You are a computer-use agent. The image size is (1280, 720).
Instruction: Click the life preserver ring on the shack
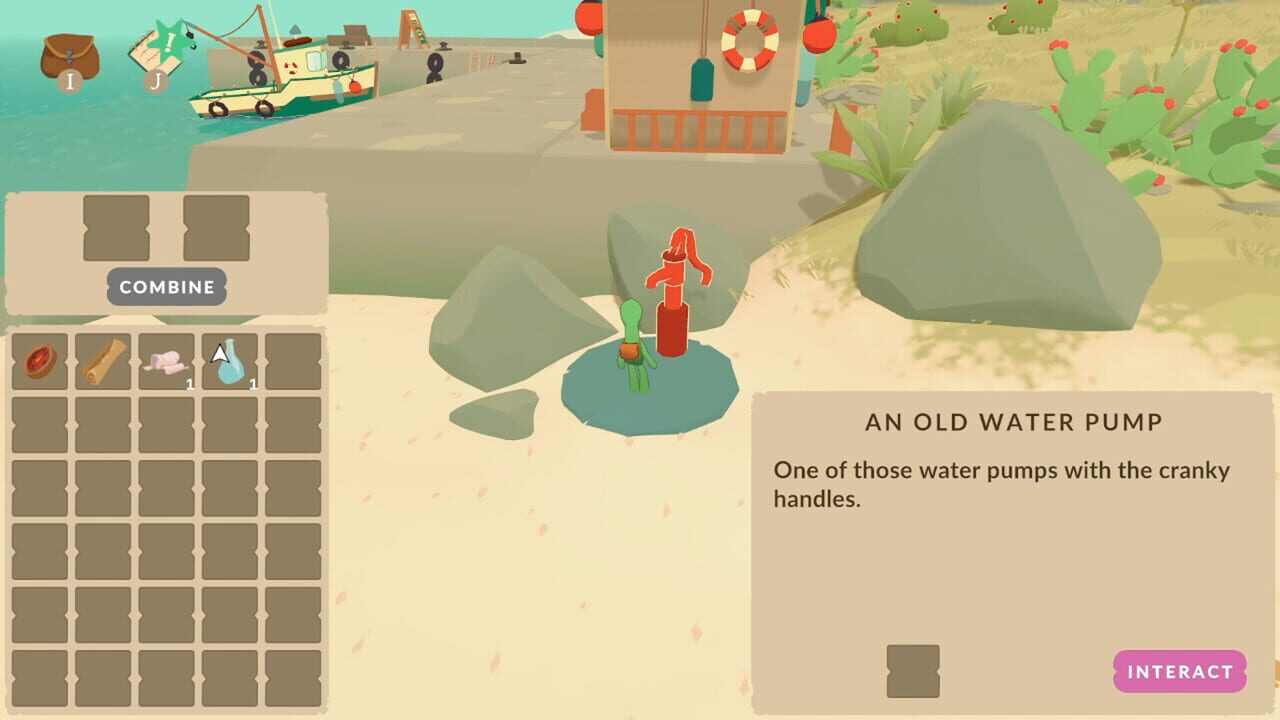(x=749, y=42)
